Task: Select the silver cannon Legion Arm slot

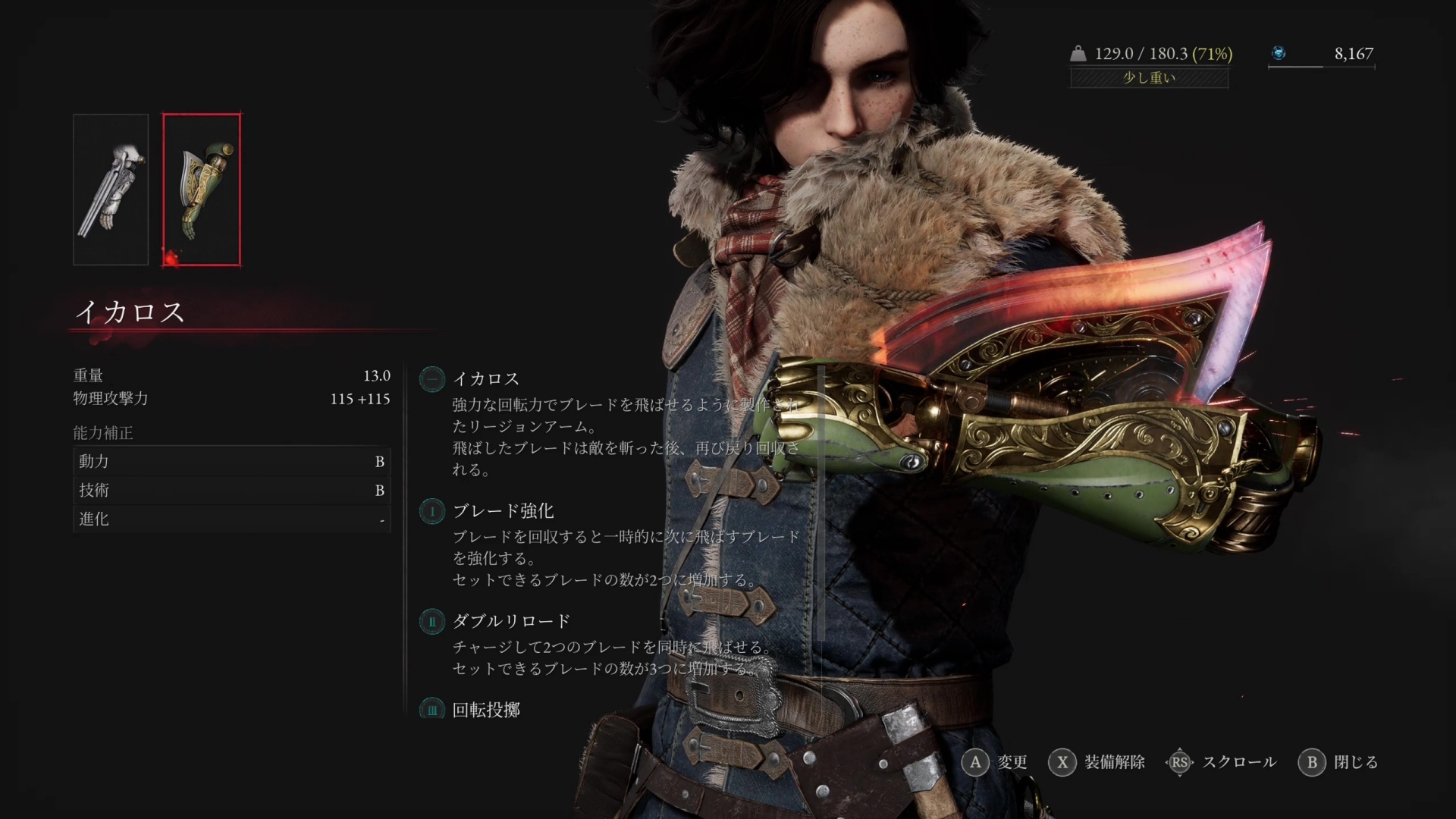Action: tap(111, 190)
